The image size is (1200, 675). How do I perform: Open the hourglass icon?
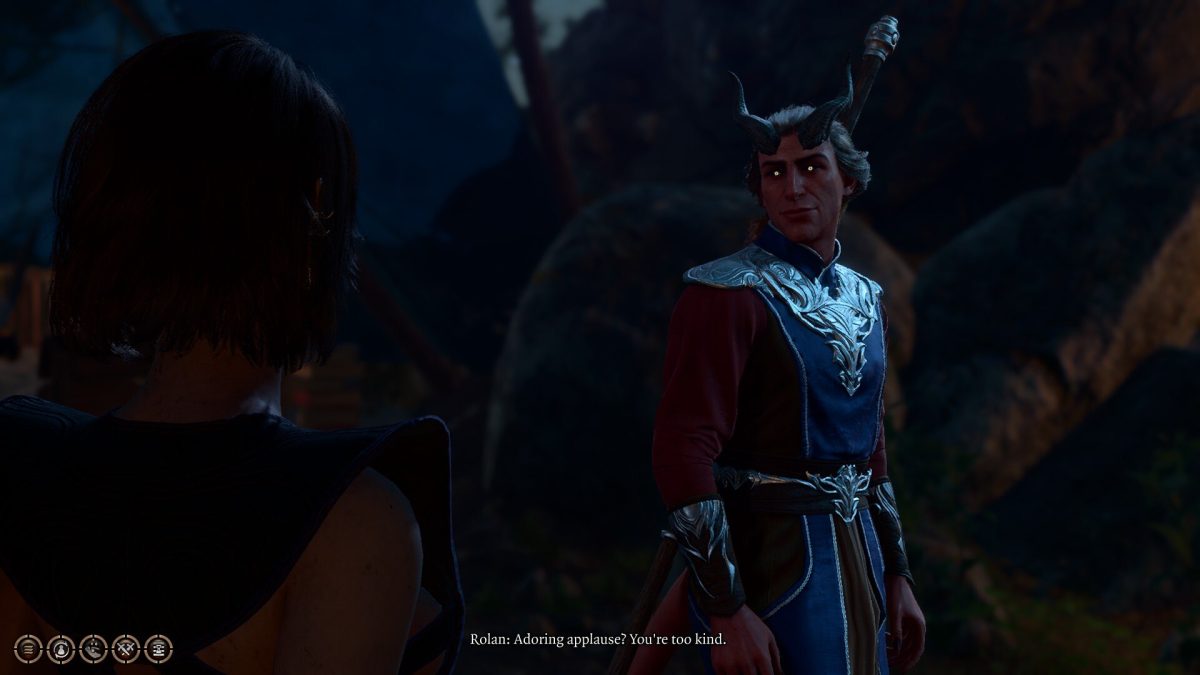point(158,648)
